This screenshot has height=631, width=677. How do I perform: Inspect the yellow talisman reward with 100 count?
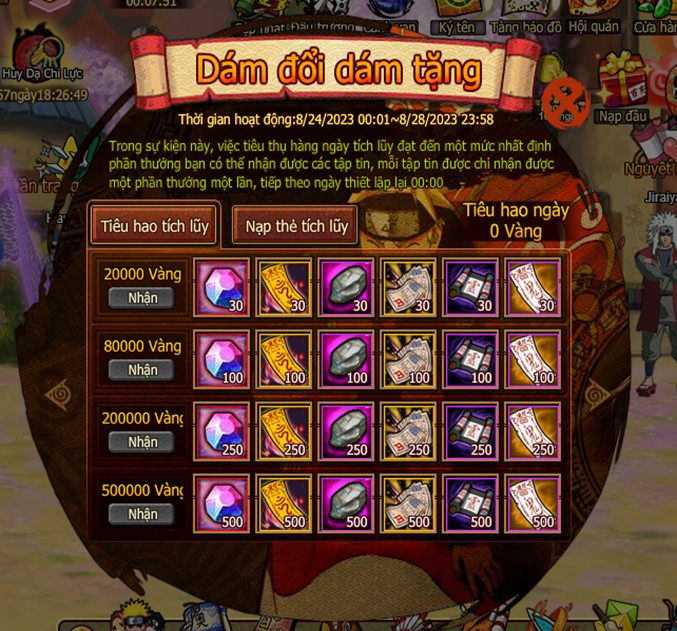(x=283, y=358)
